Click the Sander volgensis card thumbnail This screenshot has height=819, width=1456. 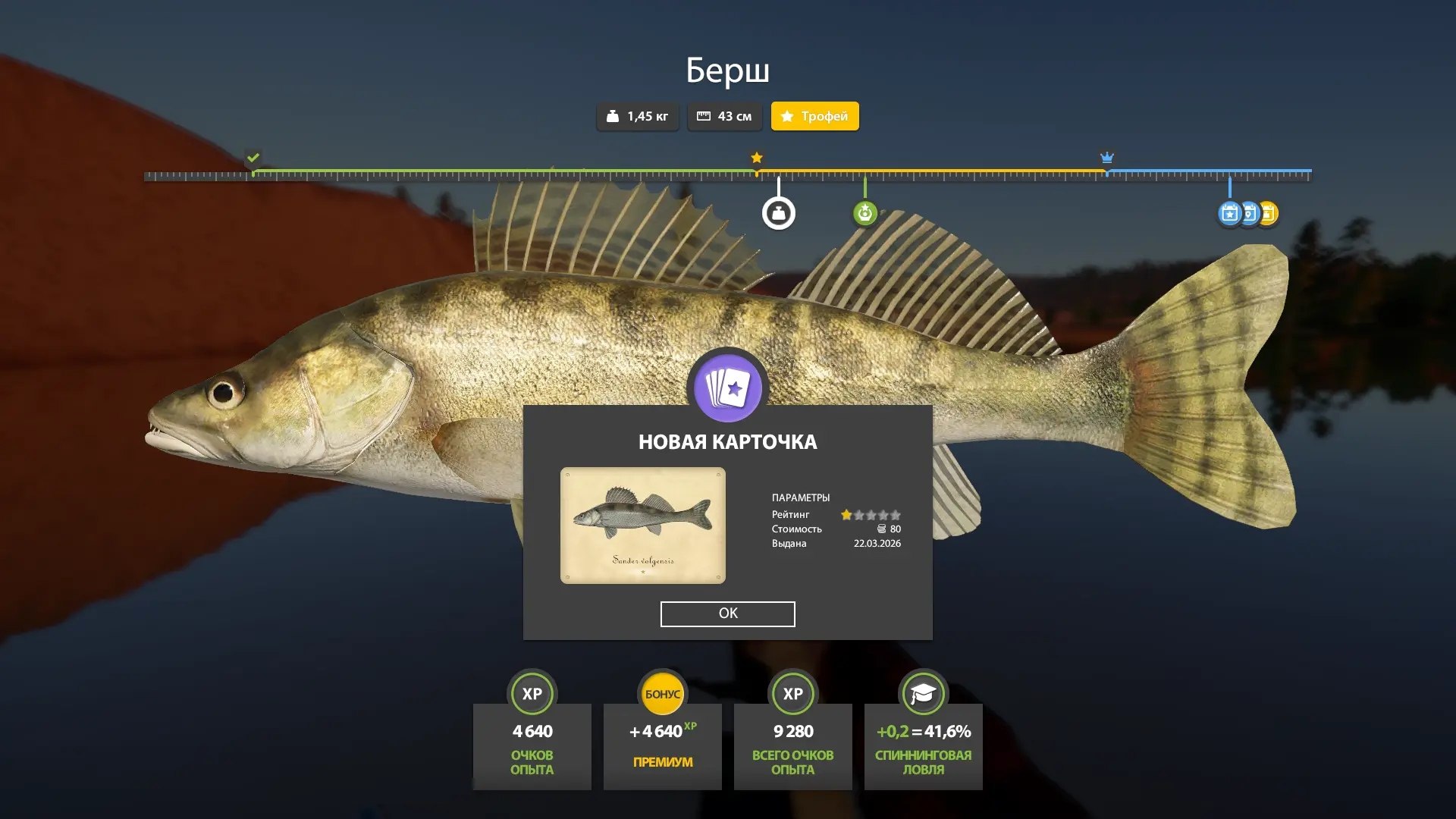(x=642, y=526)
